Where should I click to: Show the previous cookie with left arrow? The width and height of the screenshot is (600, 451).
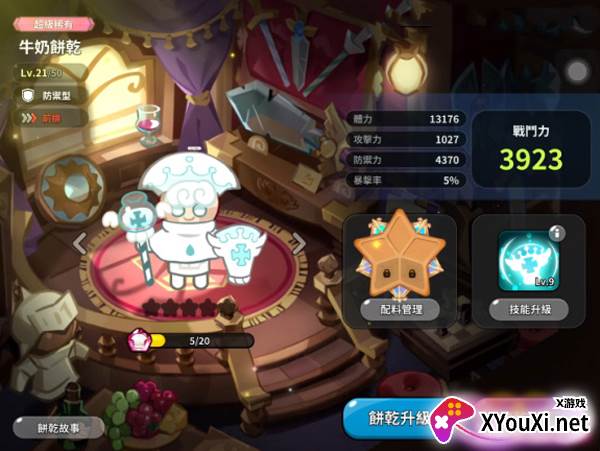(78, 241)
